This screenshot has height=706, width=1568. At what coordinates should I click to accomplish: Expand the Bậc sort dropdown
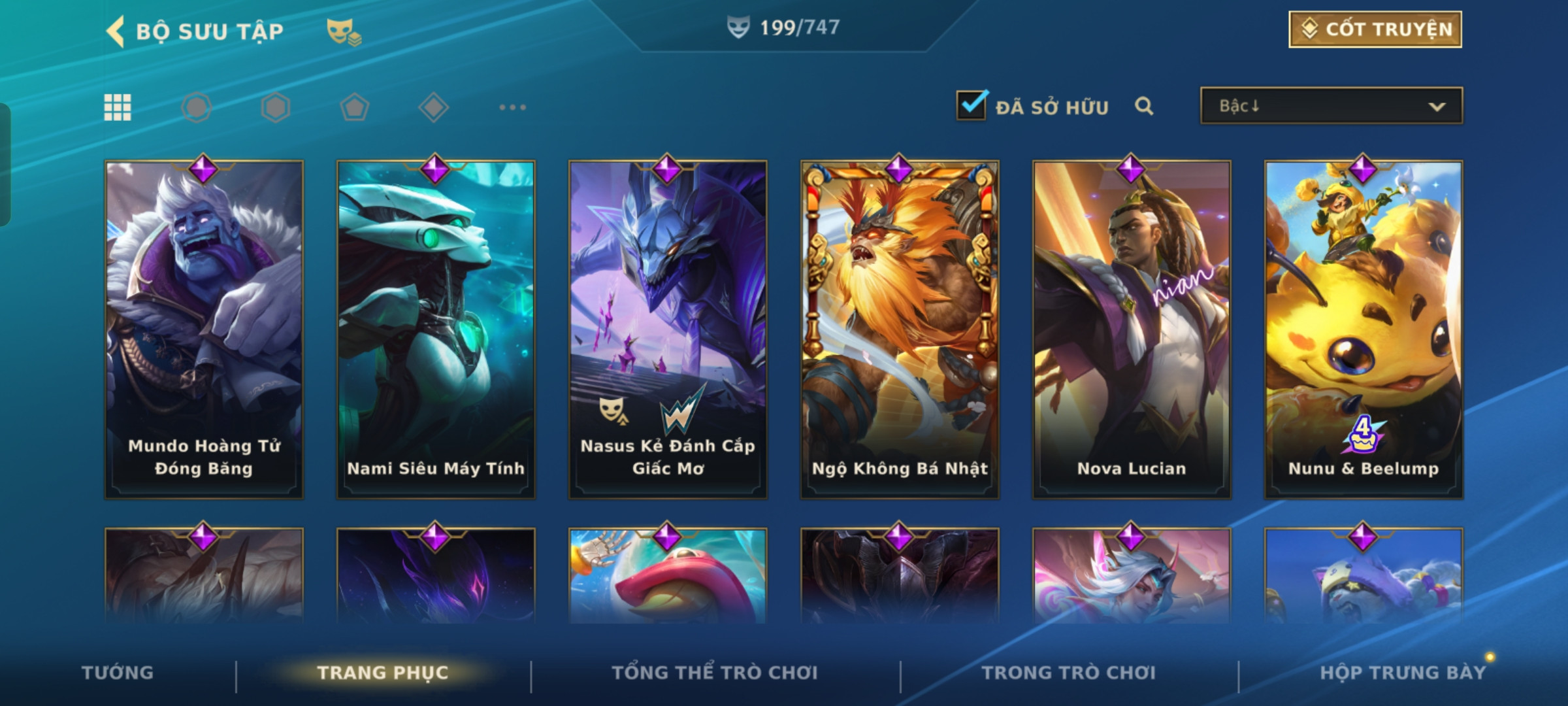(x=1331, y=106)
